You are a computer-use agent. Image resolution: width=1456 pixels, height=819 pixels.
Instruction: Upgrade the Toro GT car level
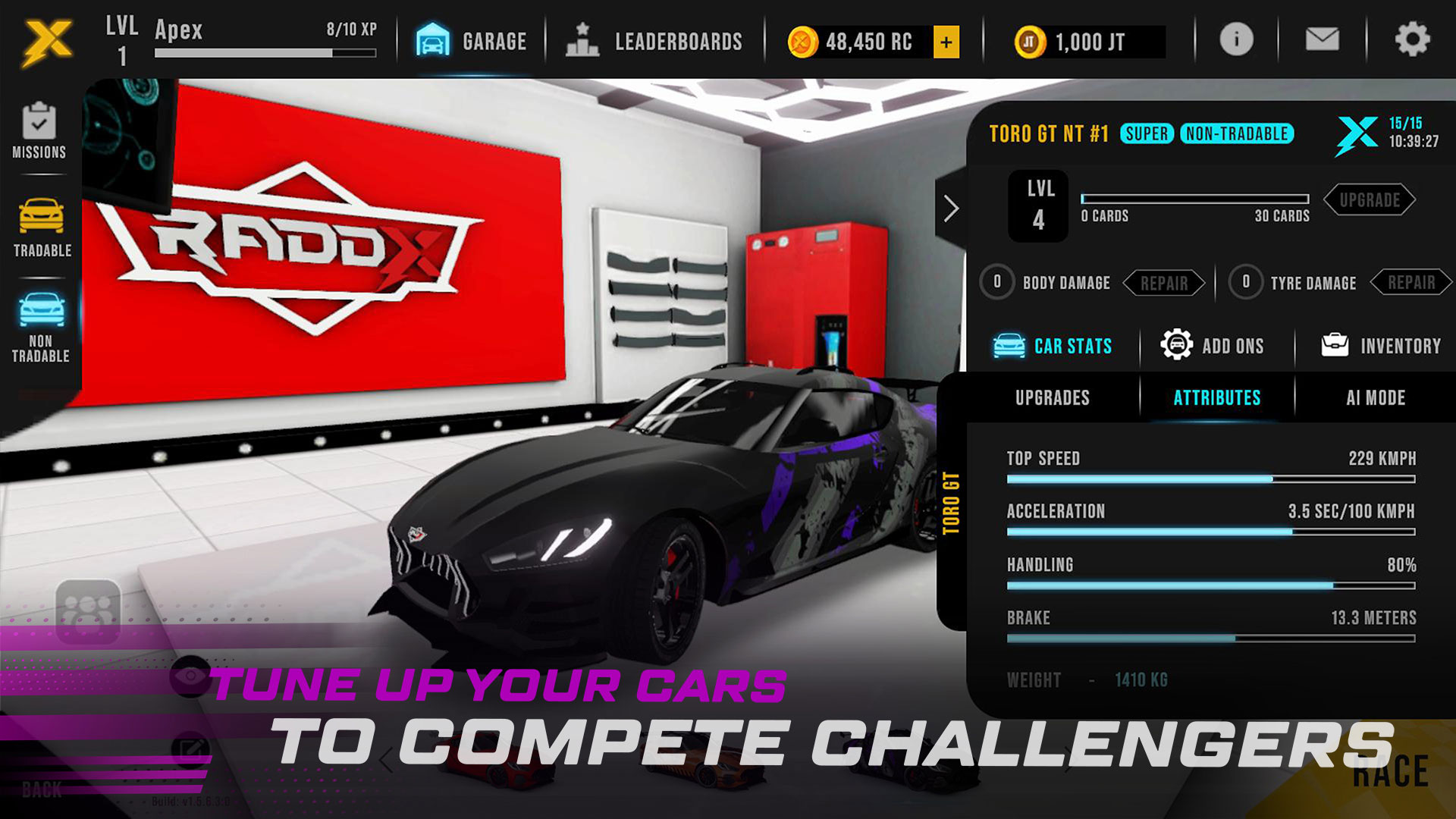click(1369, 200)
